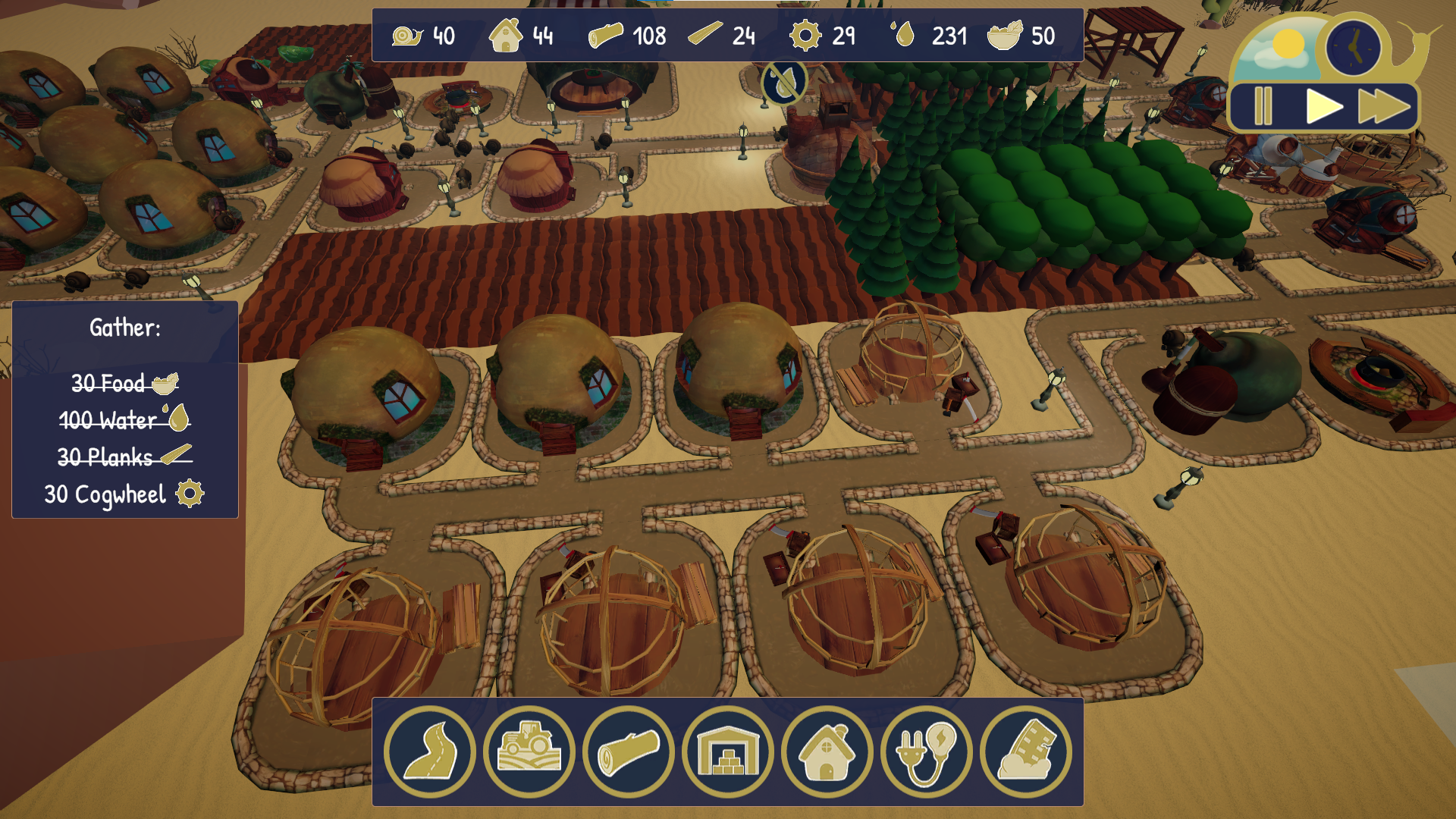The image size is (1456, 819).
Task: Set game to normal play speed
Action: pyautogui.click(x=1323, y=106)
